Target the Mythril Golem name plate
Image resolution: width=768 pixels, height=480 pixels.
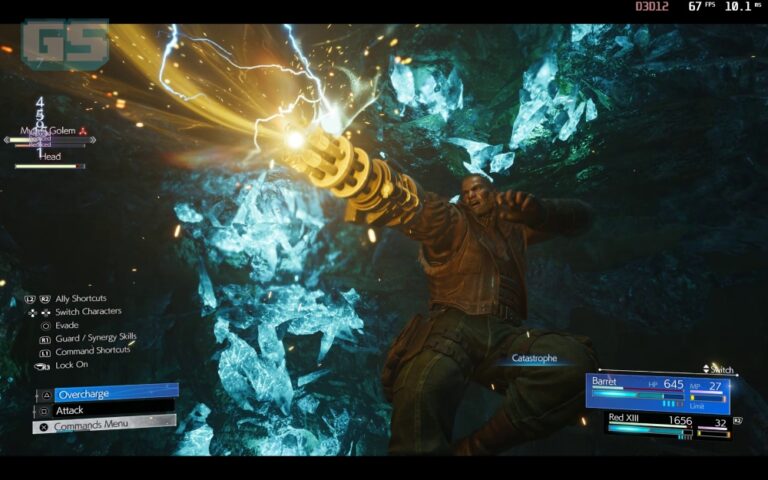(52, 131)
